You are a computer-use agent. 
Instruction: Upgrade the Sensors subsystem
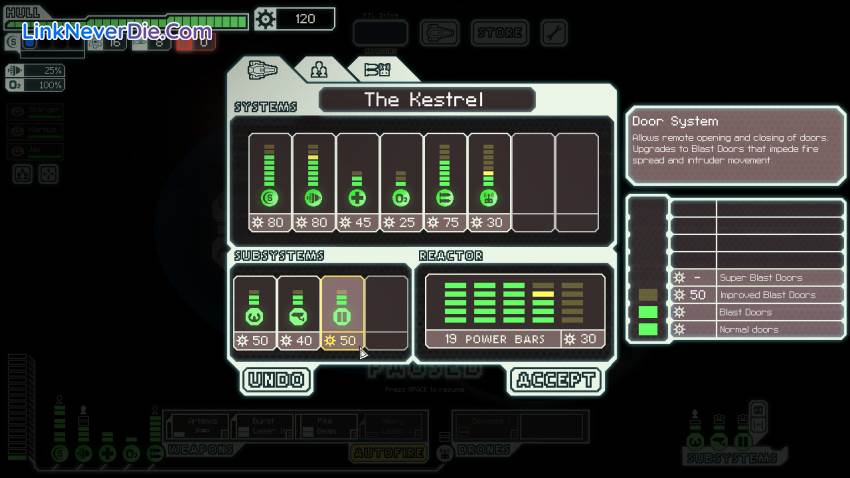click(298, 312)
